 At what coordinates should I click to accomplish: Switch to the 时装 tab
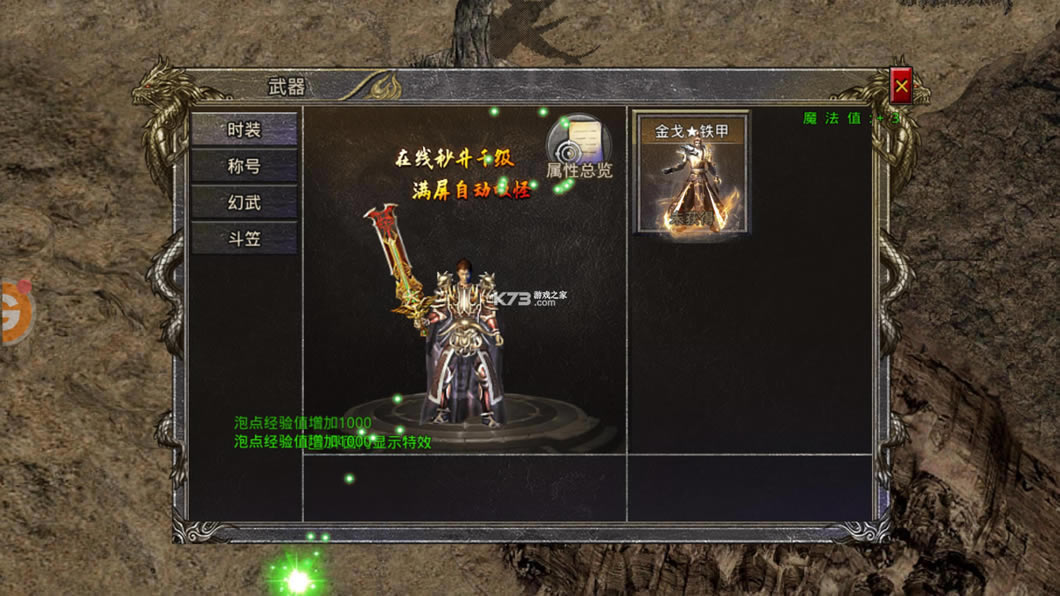244,130
